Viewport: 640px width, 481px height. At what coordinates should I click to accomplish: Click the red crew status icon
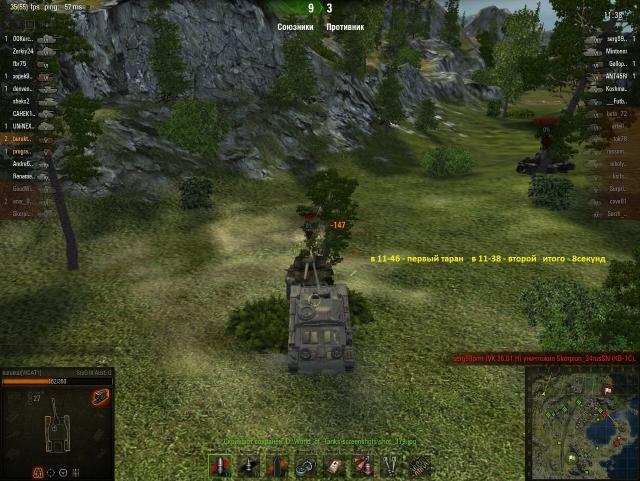tap(39, 472)
